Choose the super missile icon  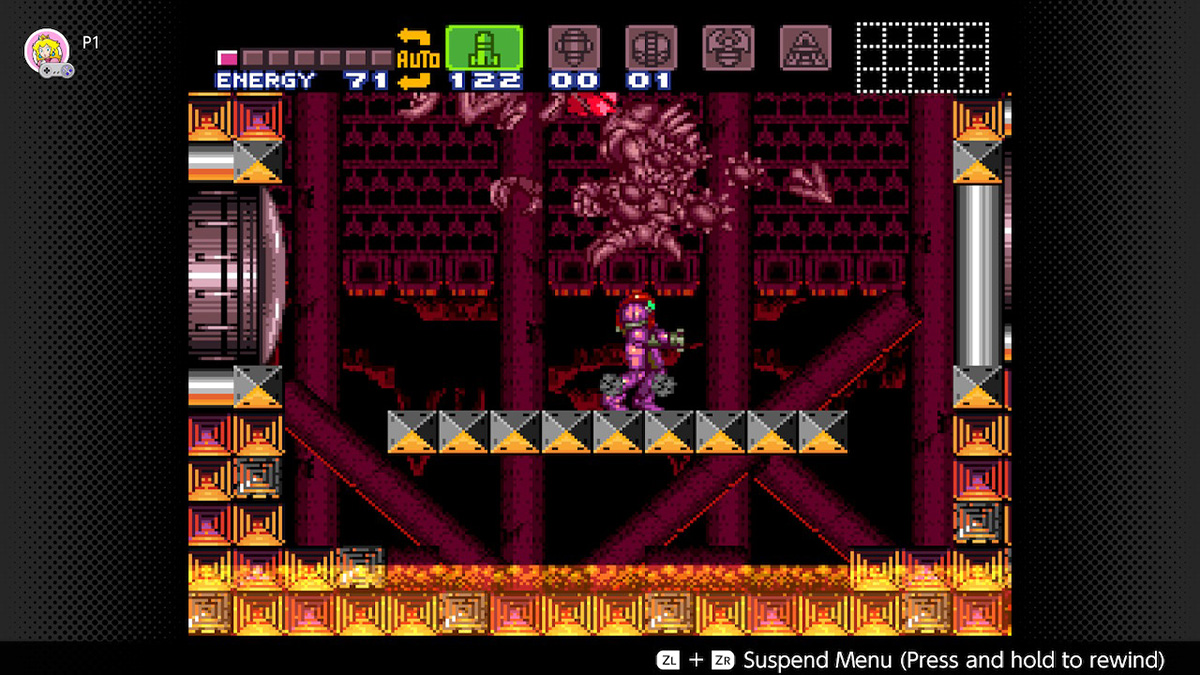coord(573,47)
